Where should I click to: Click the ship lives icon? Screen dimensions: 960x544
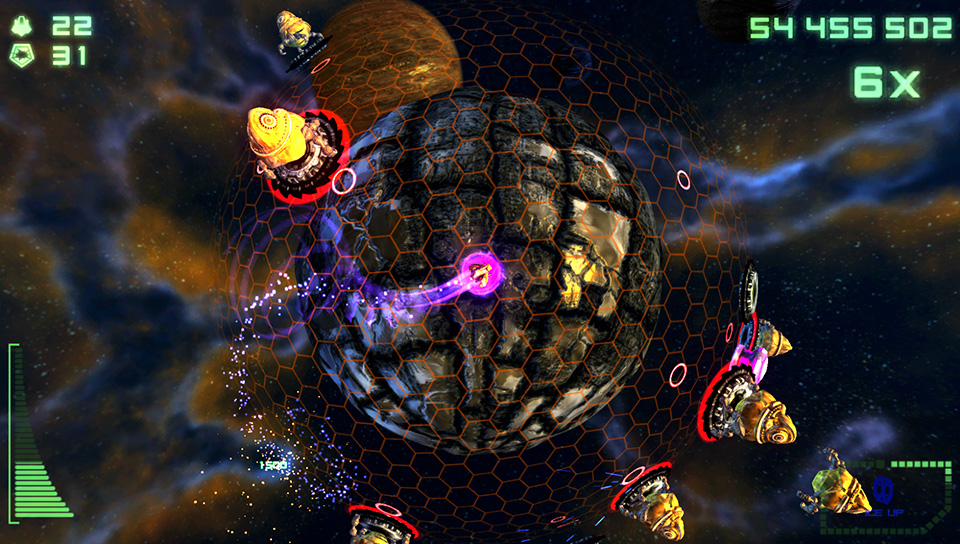pyautogui.click(x=23, y=26)
